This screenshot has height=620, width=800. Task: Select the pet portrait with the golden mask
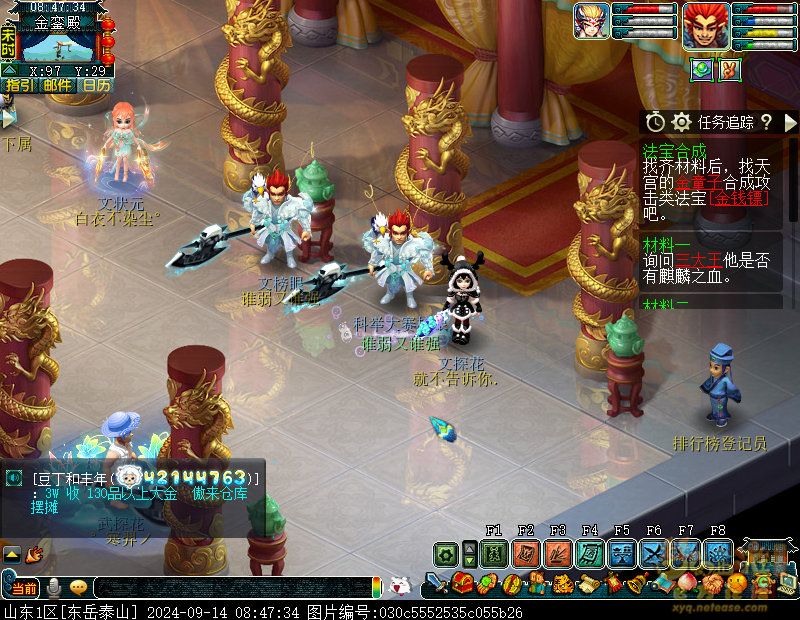click(591, 21)
